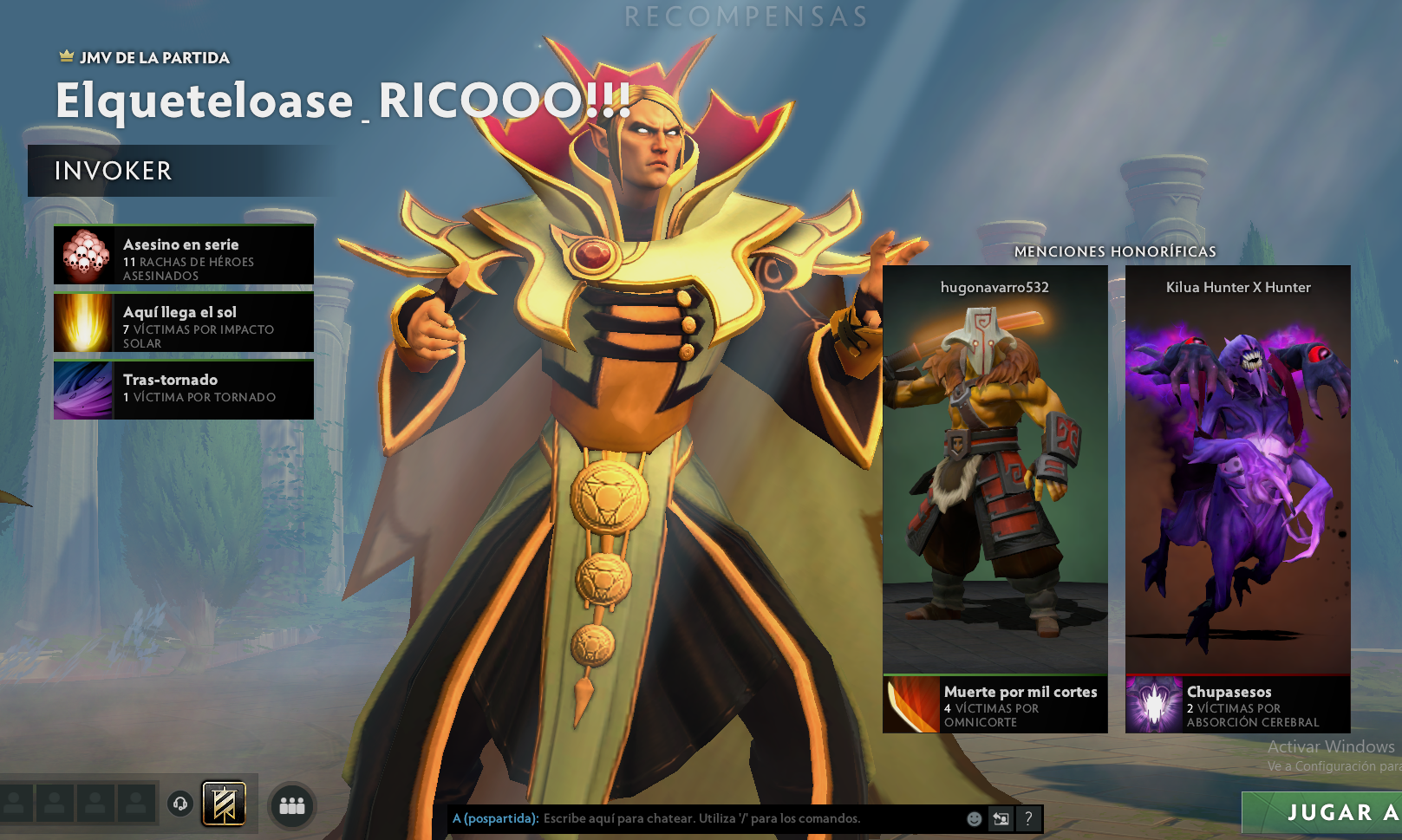Select the Tras-tornado award row
1402x840 pixels.
pyautogui.click(x=184, y=390)
